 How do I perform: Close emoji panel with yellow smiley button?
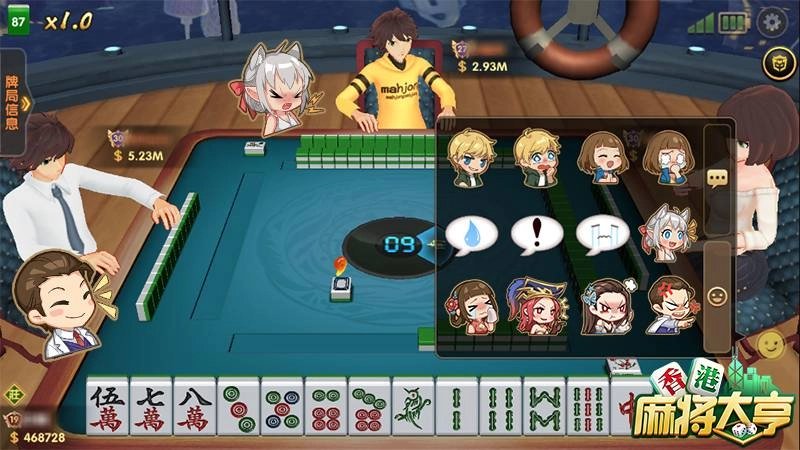770,345
